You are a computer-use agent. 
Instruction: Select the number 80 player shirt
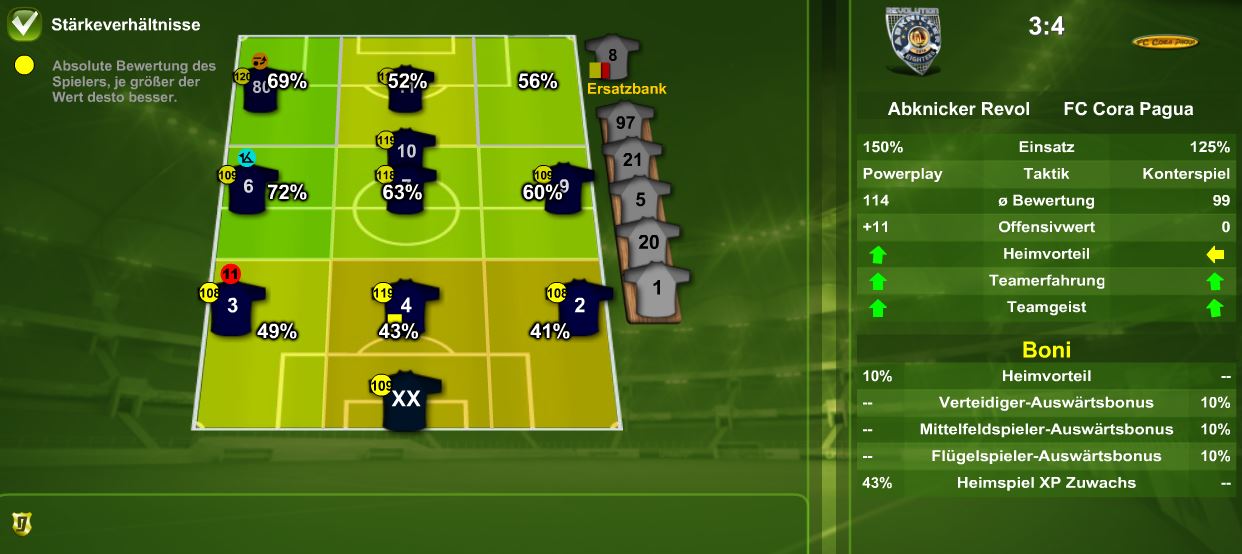262,88
